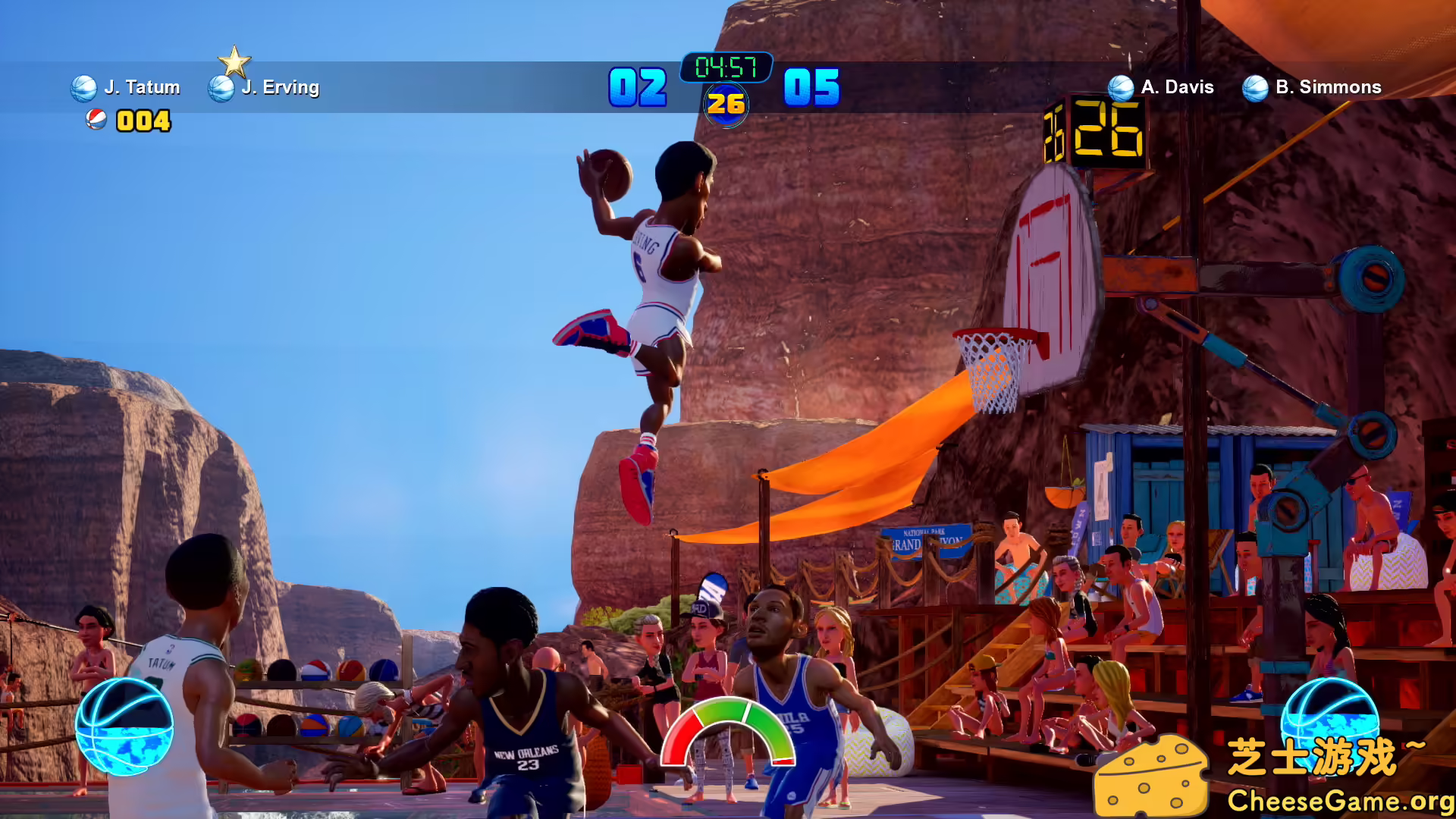Click the basketball icon beside A. Davis
This screenshot has height=819, width=1456.
[x=1120, y=86]
